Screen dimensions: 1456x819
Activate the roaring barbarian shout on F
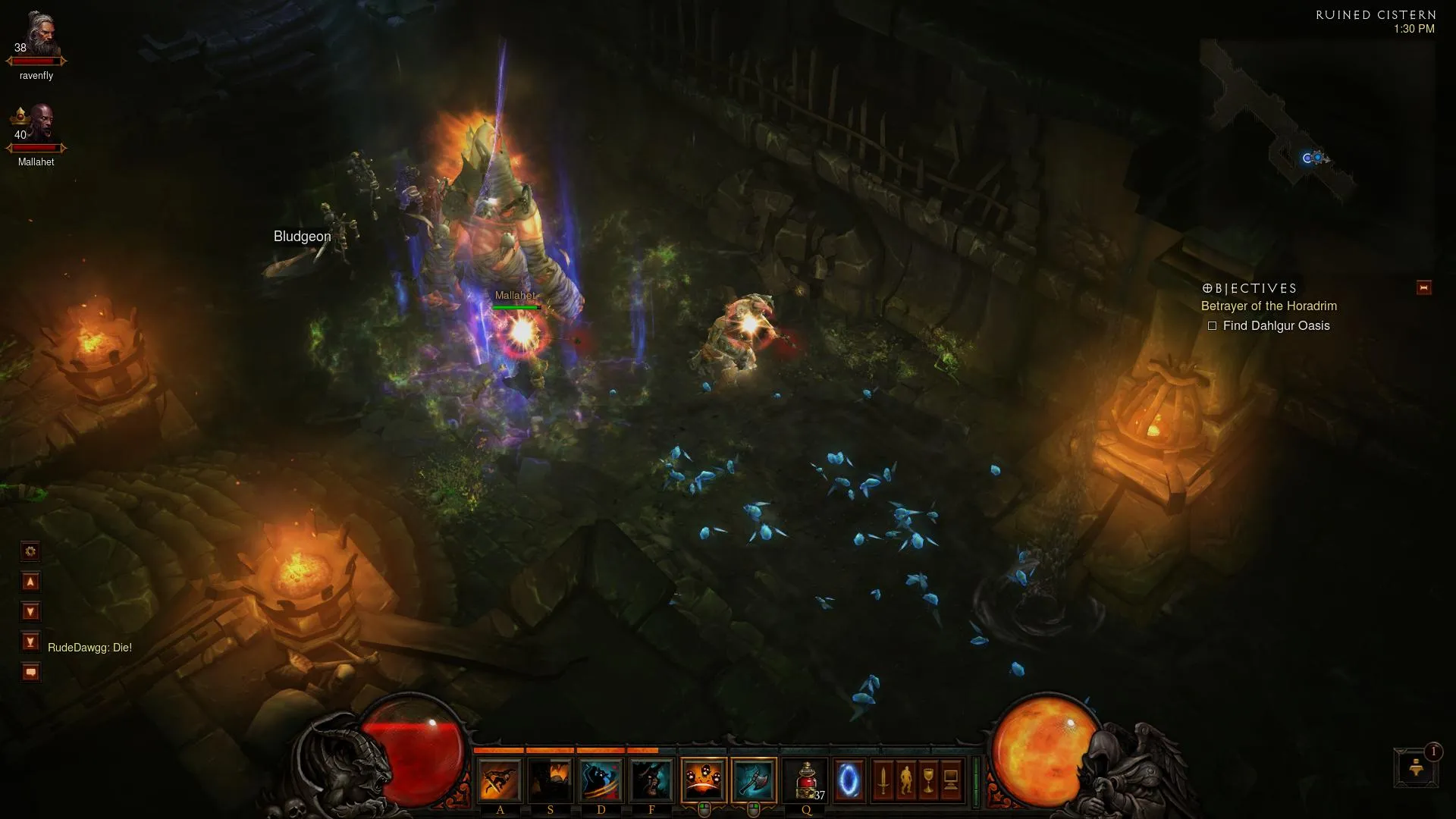click(x=651, y=780)
